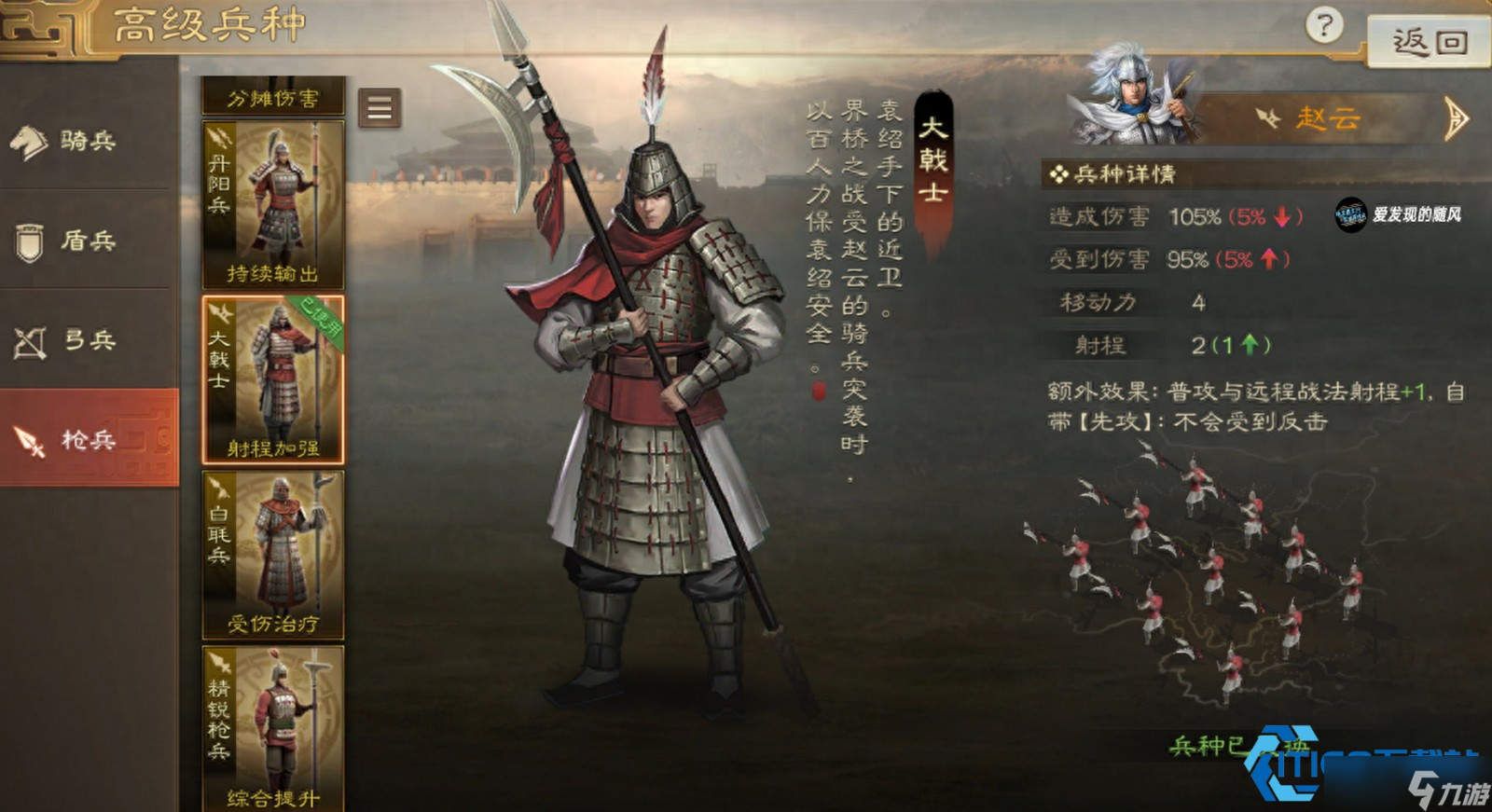The image size is (1492, 812).
Task: Select the 白毦兵 troop card
Action: point(271,555)
